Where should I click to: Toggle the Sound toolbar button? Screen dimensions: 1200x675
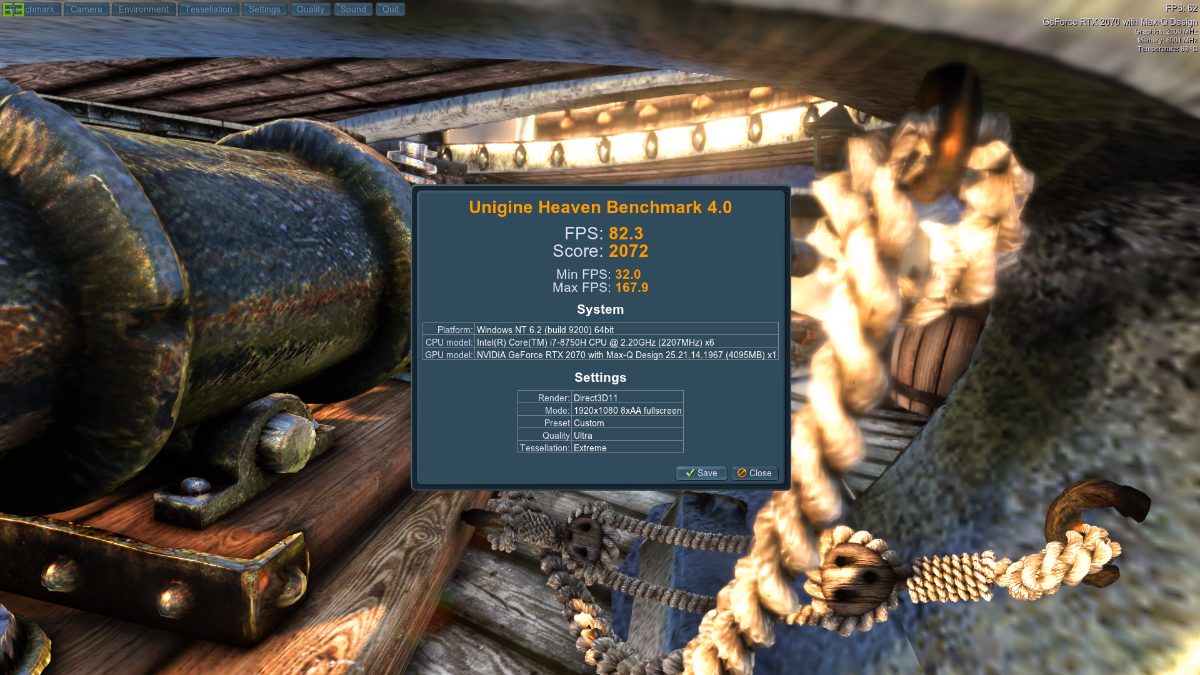coord(352,9)
